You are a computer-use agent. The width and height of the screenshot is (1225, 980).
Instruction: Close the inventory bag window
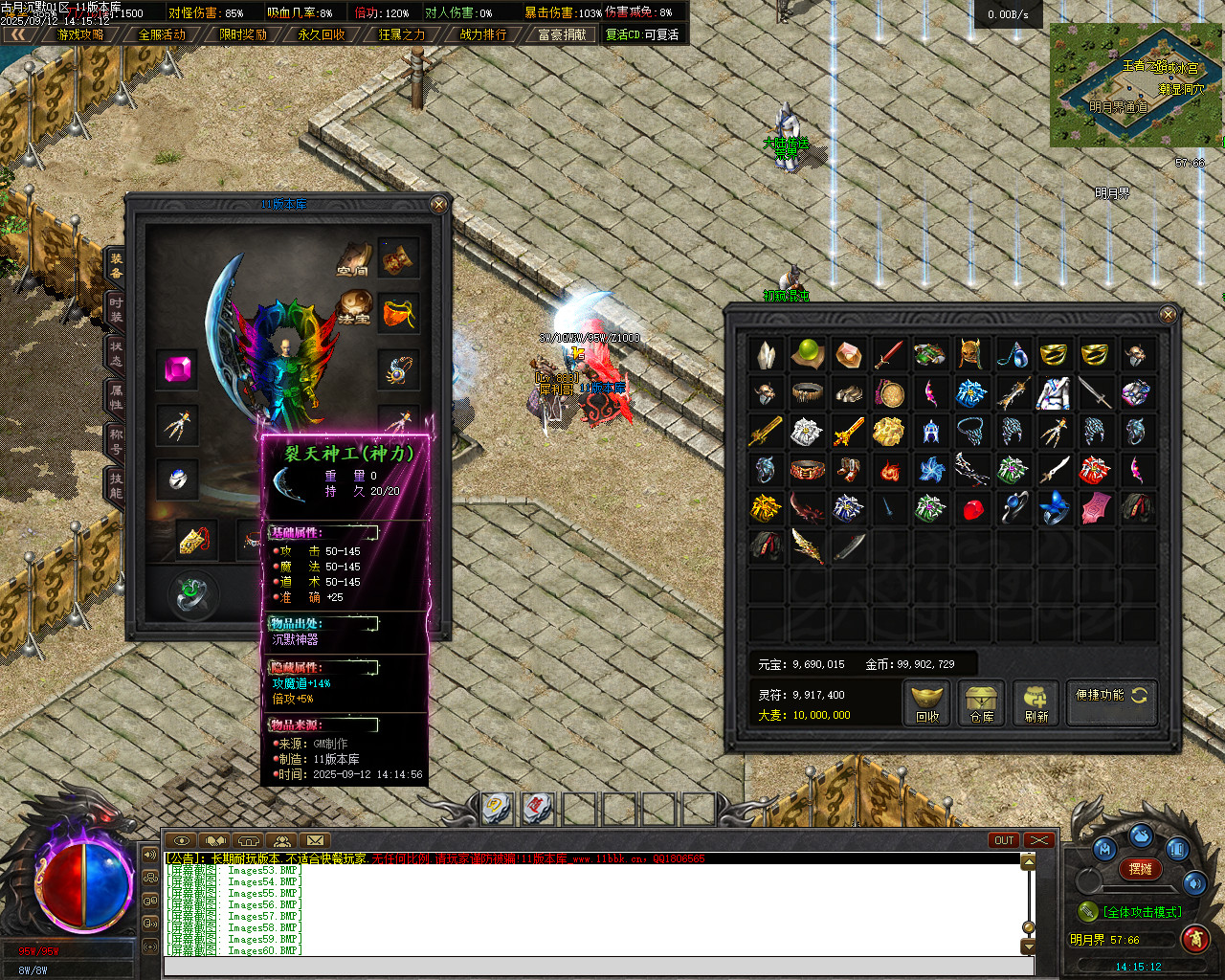coord(1168,315)
